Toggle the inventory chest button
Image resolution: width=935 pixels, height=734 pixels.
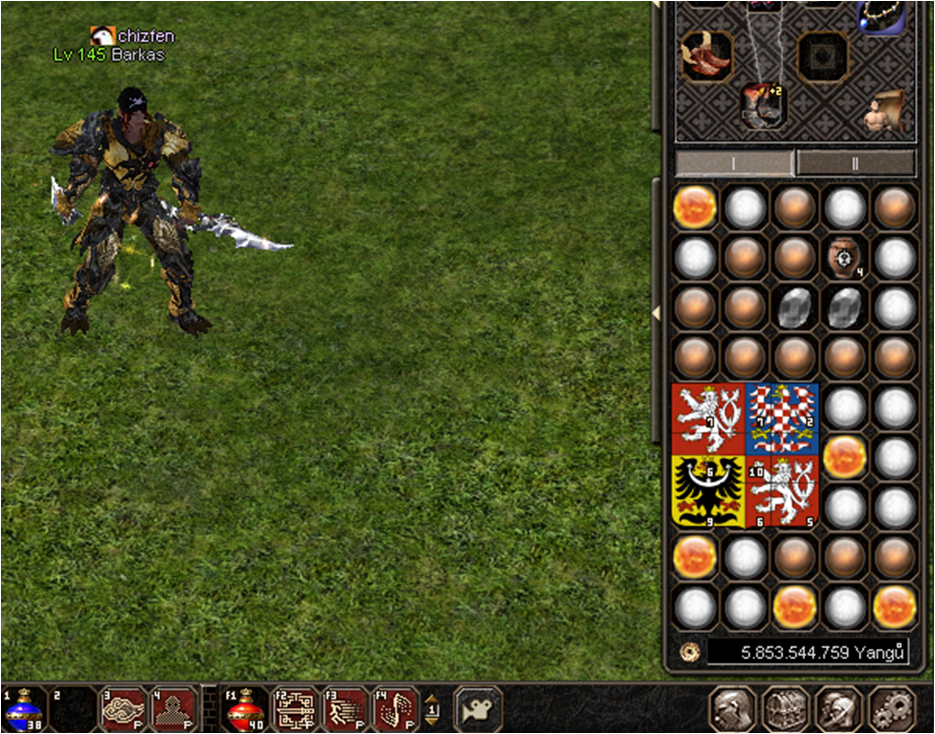tap(785, 709)
